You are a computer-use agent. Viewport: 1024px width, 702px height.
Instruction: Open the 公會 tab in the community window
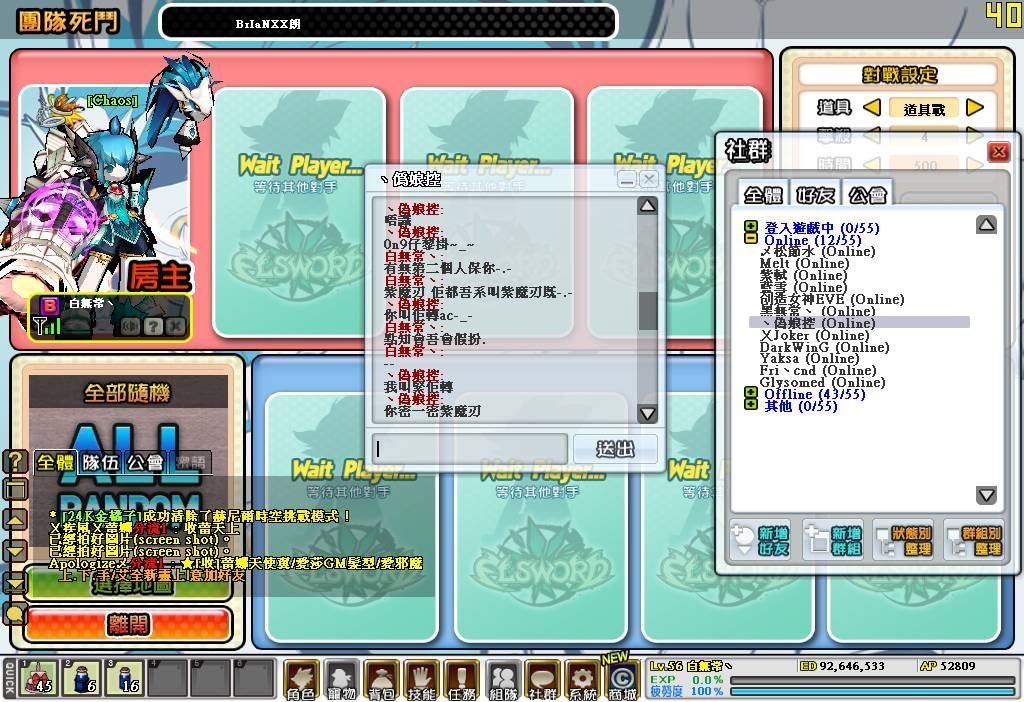[x=865, y=194]
